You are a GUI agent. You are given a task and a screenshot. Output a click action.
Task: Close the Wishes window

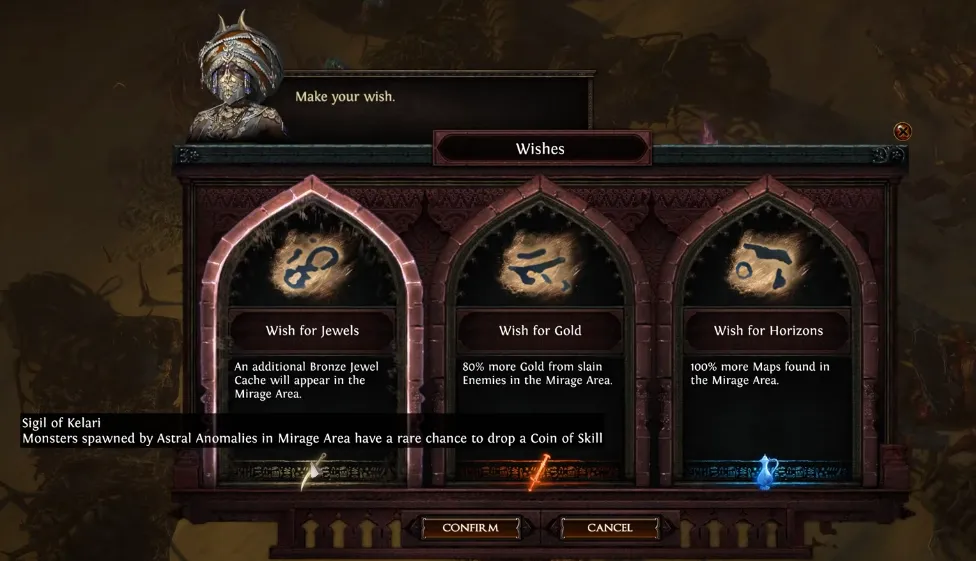click(902, 131)
